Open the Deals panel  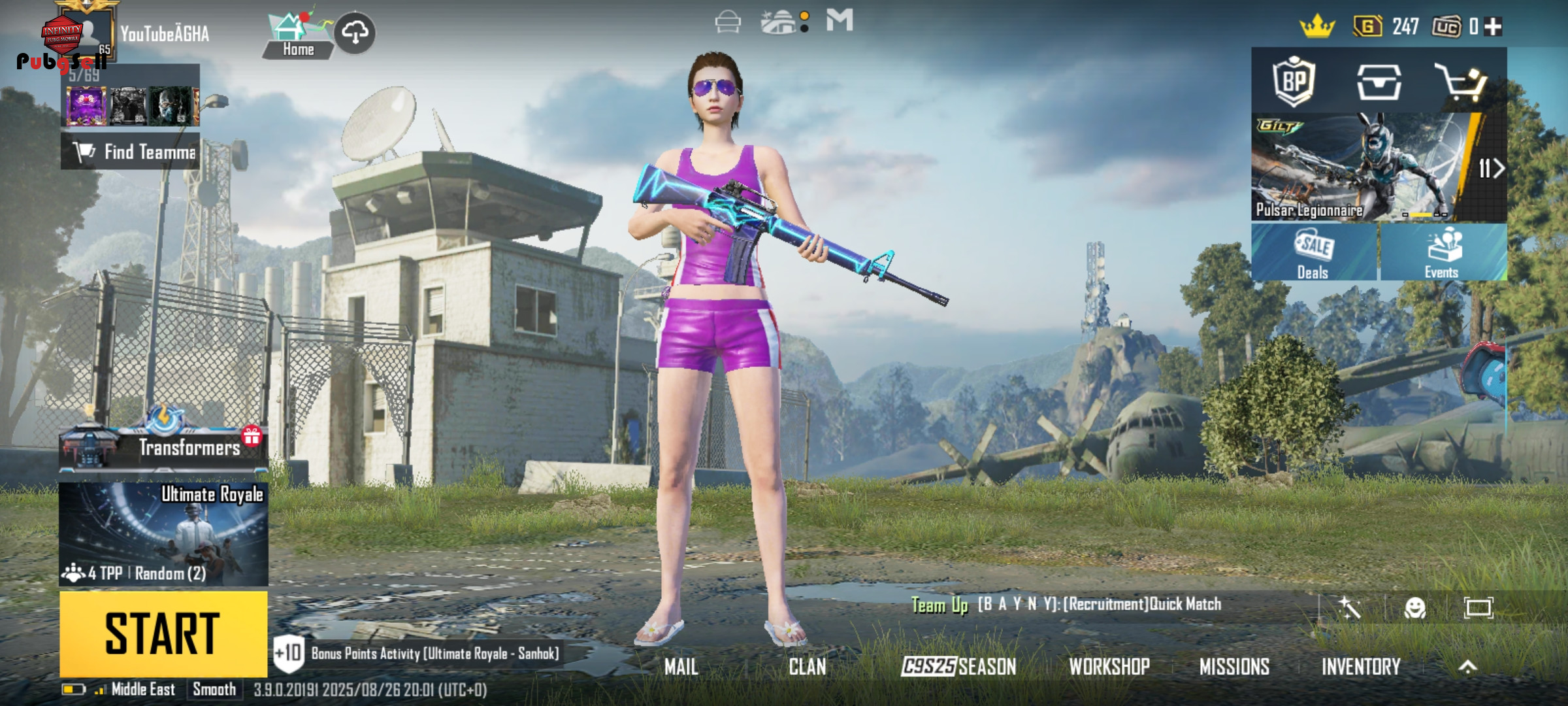coord(1313,253)
